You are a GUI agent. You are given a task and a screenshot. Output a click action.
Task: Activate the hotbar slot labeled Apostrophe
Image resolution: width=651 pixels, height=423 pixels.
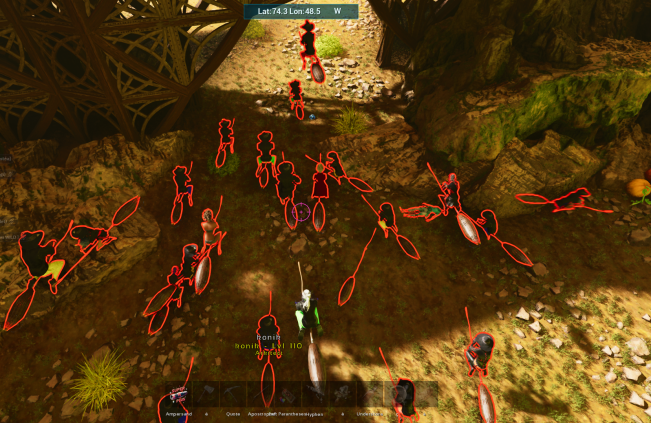coord(261,395)
